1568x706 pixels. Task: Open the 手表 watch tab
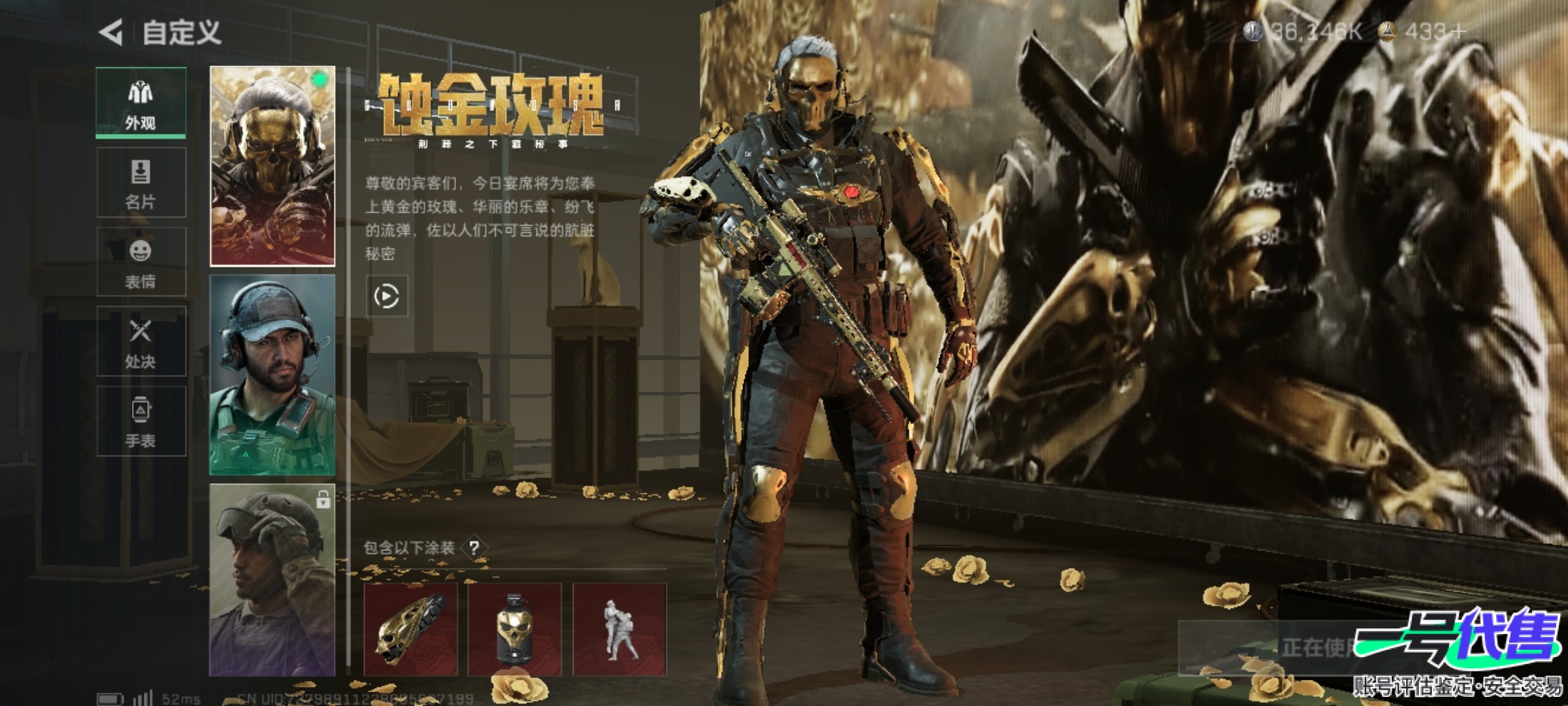pyautogui.click(x=141, y=422)
